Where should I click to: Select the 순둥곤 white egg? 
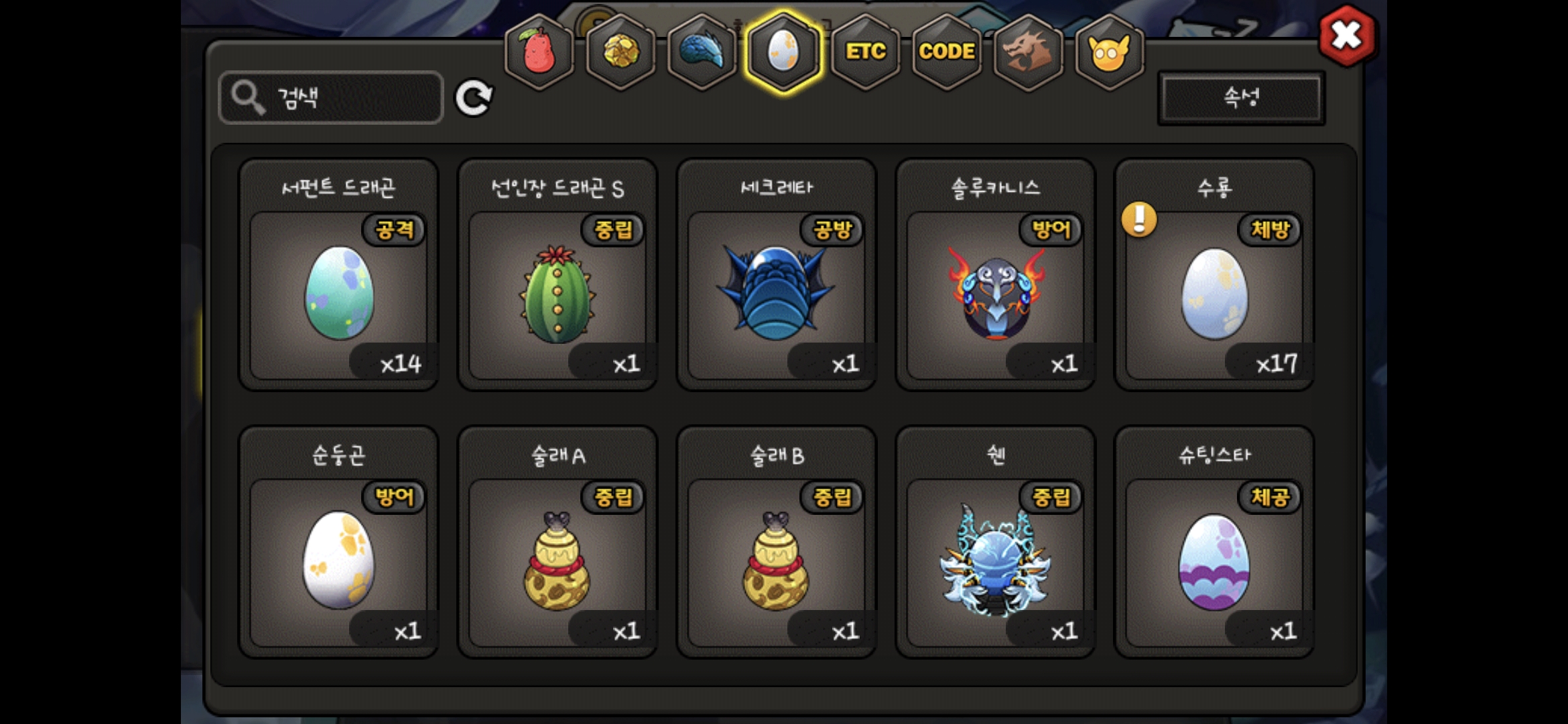coord(339,560)
